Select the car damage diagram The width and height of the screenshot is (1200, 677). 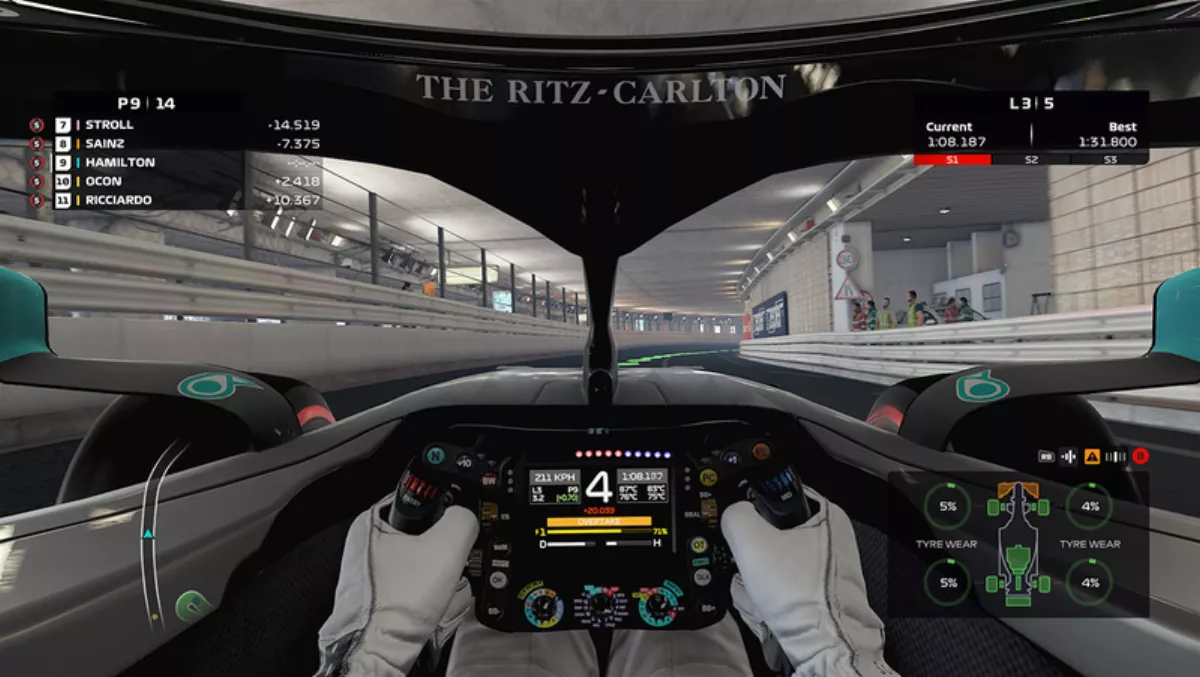point(1018,544)
